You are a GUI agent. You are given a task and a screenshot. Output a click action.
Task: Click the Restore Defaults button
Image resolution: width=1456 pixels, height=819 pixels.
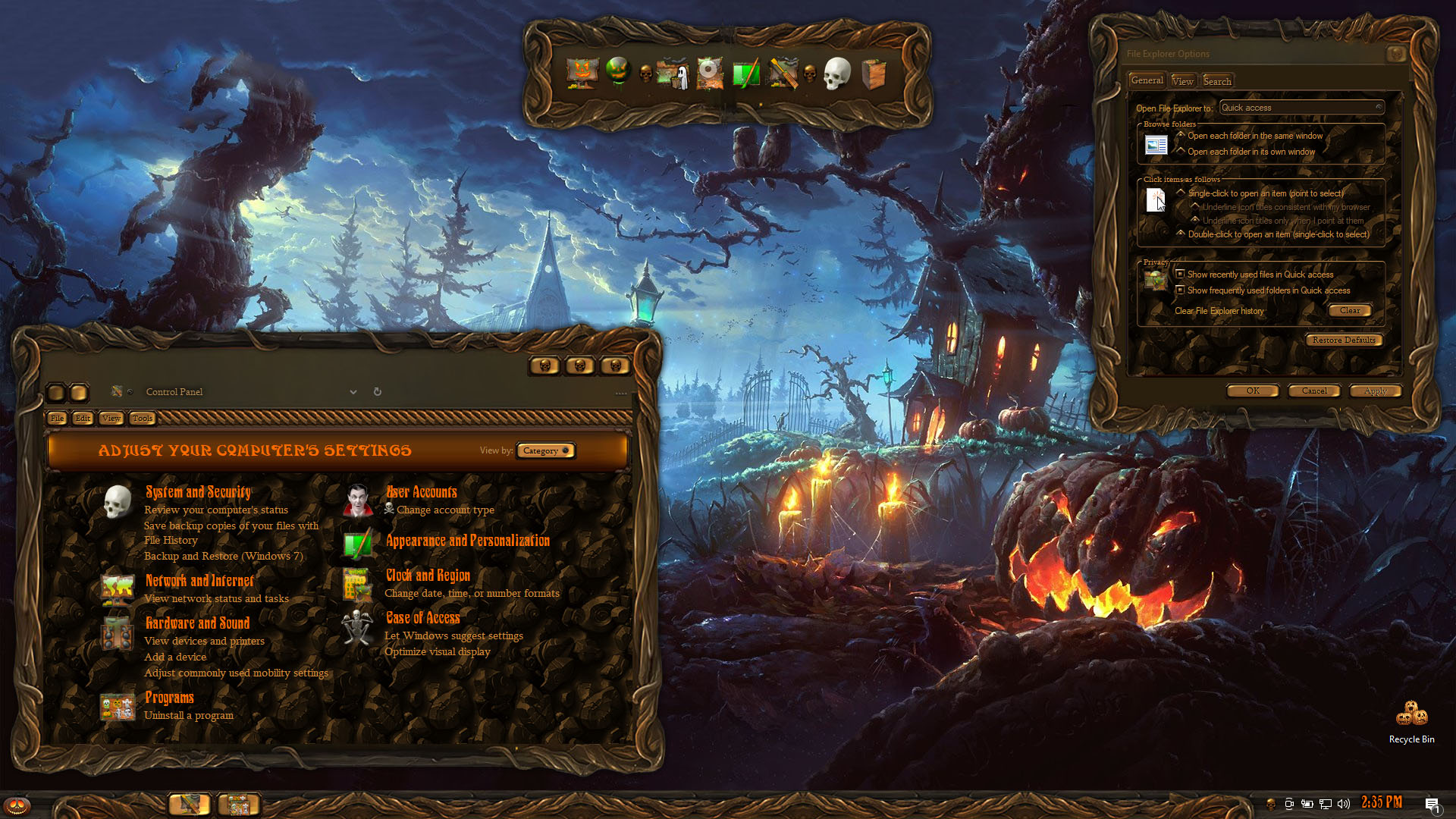point(1344,340)
